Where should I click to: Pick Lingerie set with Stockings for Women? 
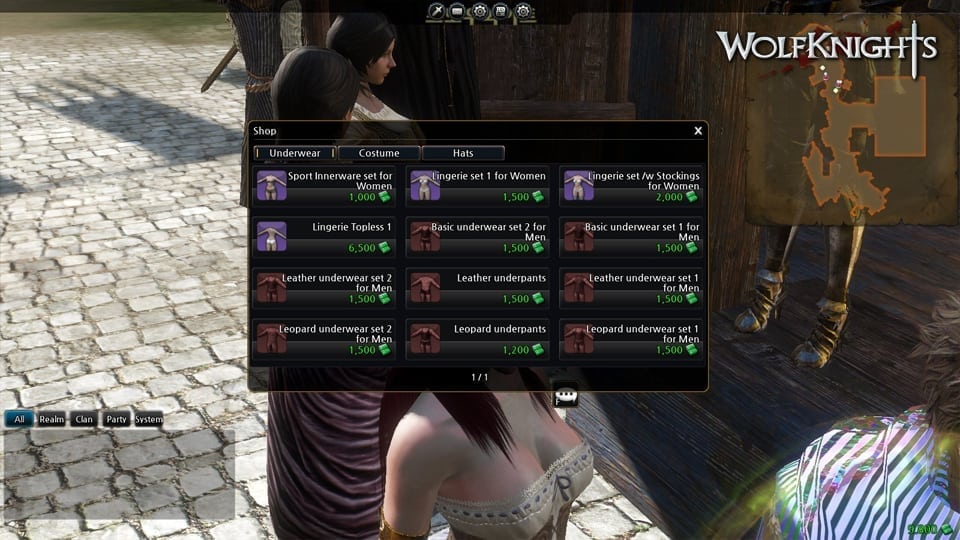point(630,186)
